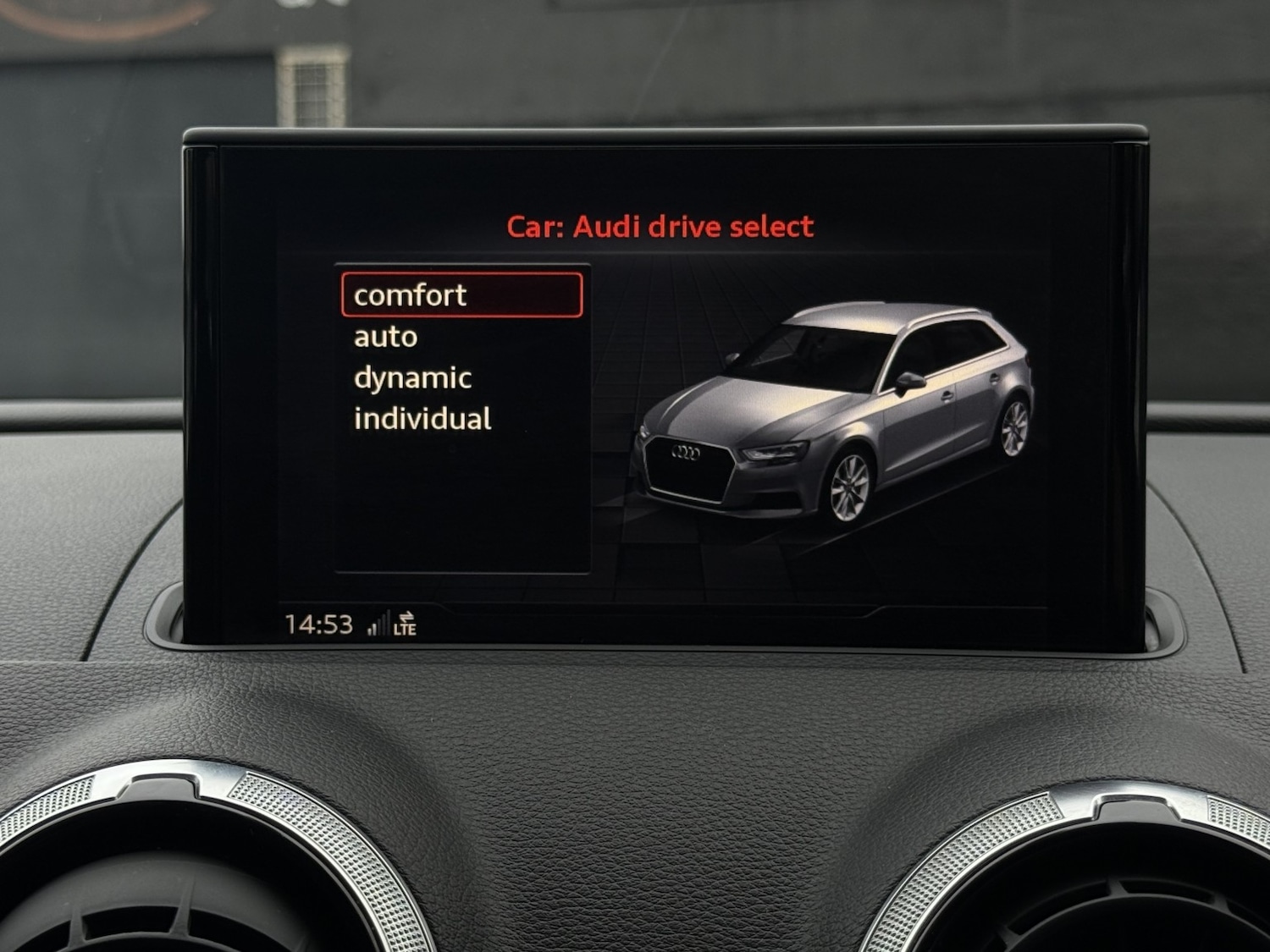Choose dynamic from the mode menu
The width and height of the screenshot is (1270, 952).
click(x=411, y=377)
